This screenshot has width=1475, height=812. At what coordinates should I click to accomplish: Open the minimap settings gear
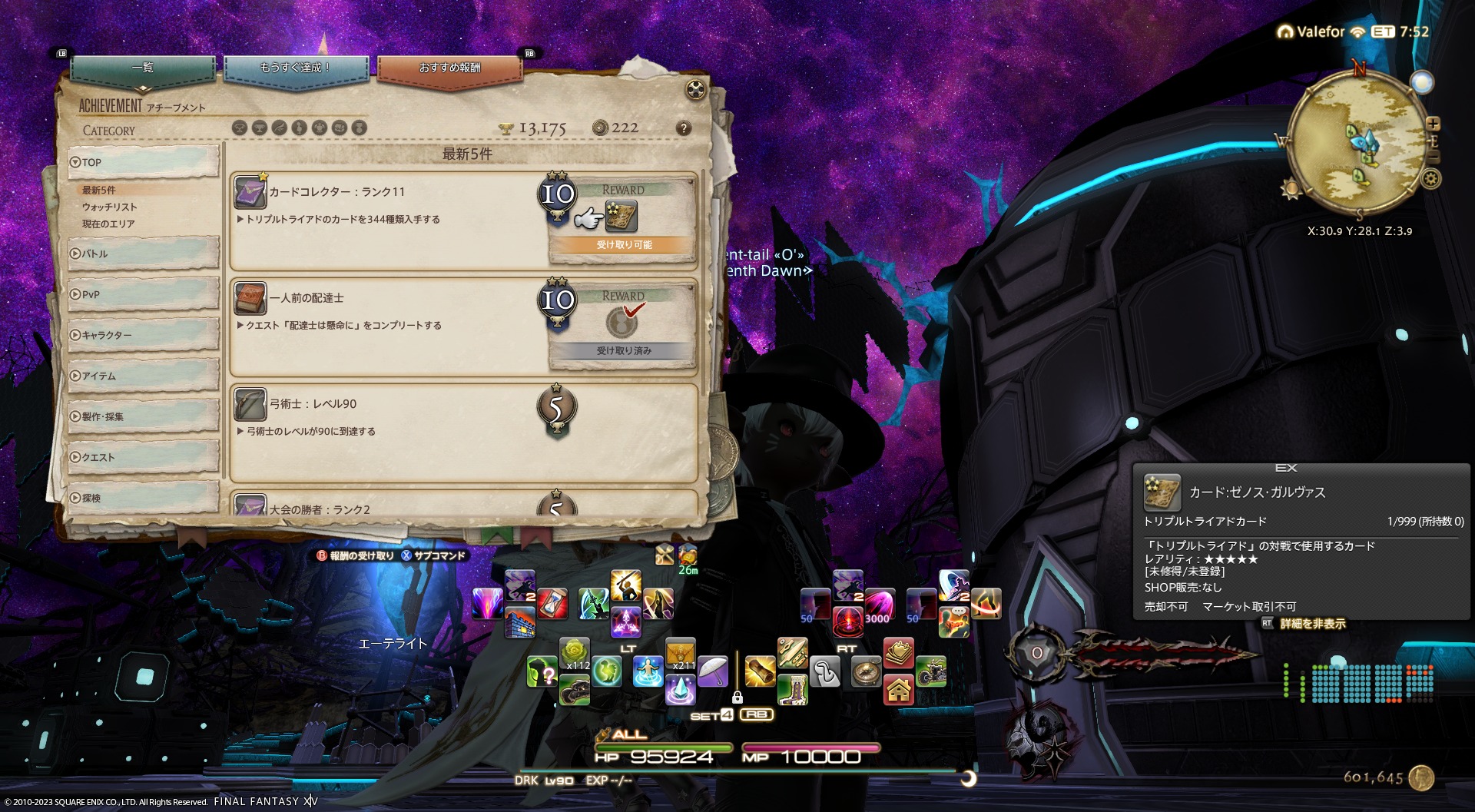click(1430, 179)
